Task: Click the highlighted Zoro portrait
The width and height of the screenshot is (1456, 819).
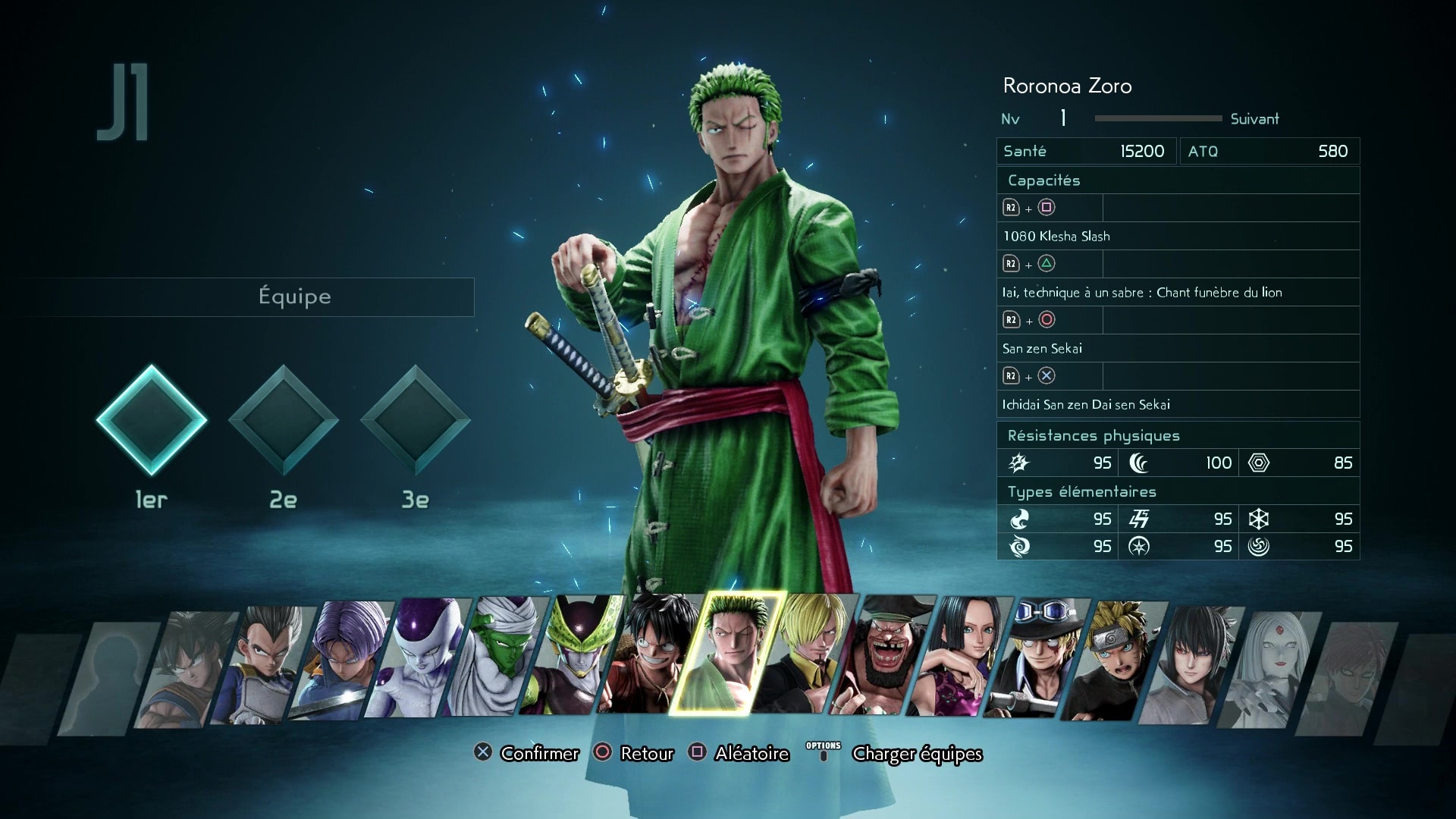Action: (728, 654)
